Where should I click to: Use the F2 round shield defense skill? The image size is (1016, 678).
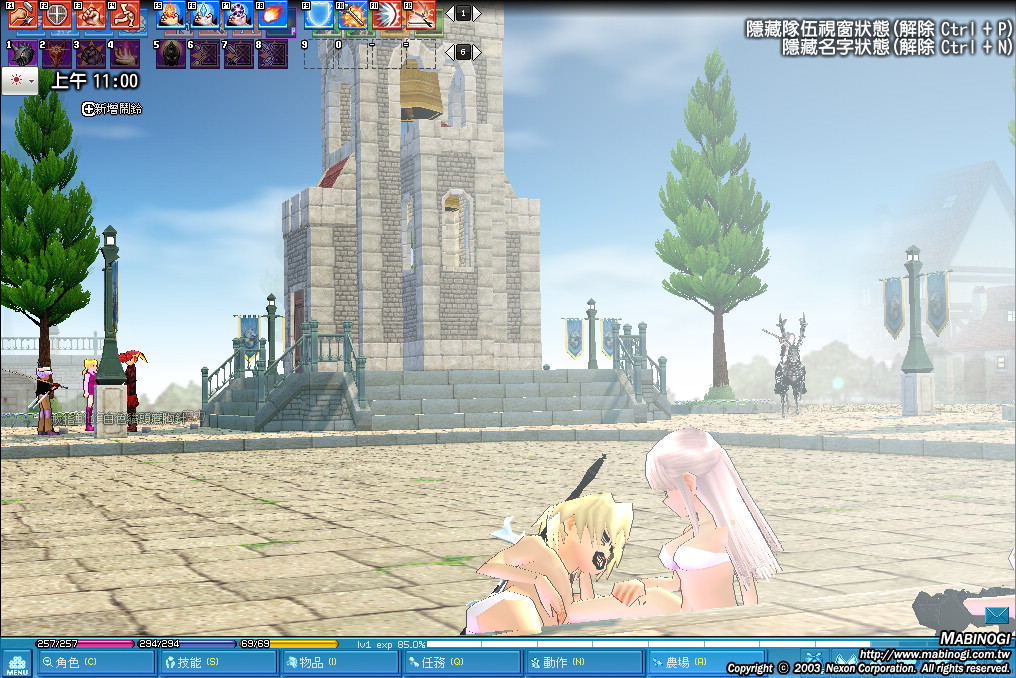(57, 15)
